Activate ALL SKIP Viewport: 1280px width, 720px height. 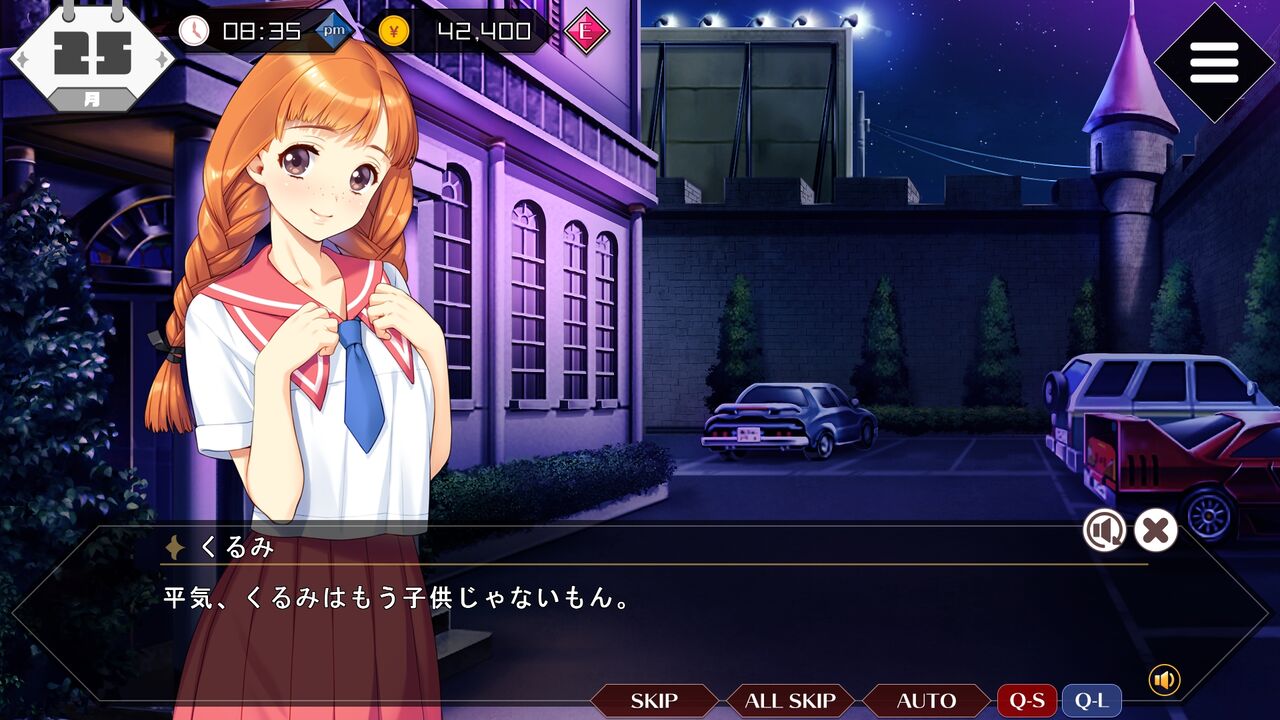click(790, 701)
